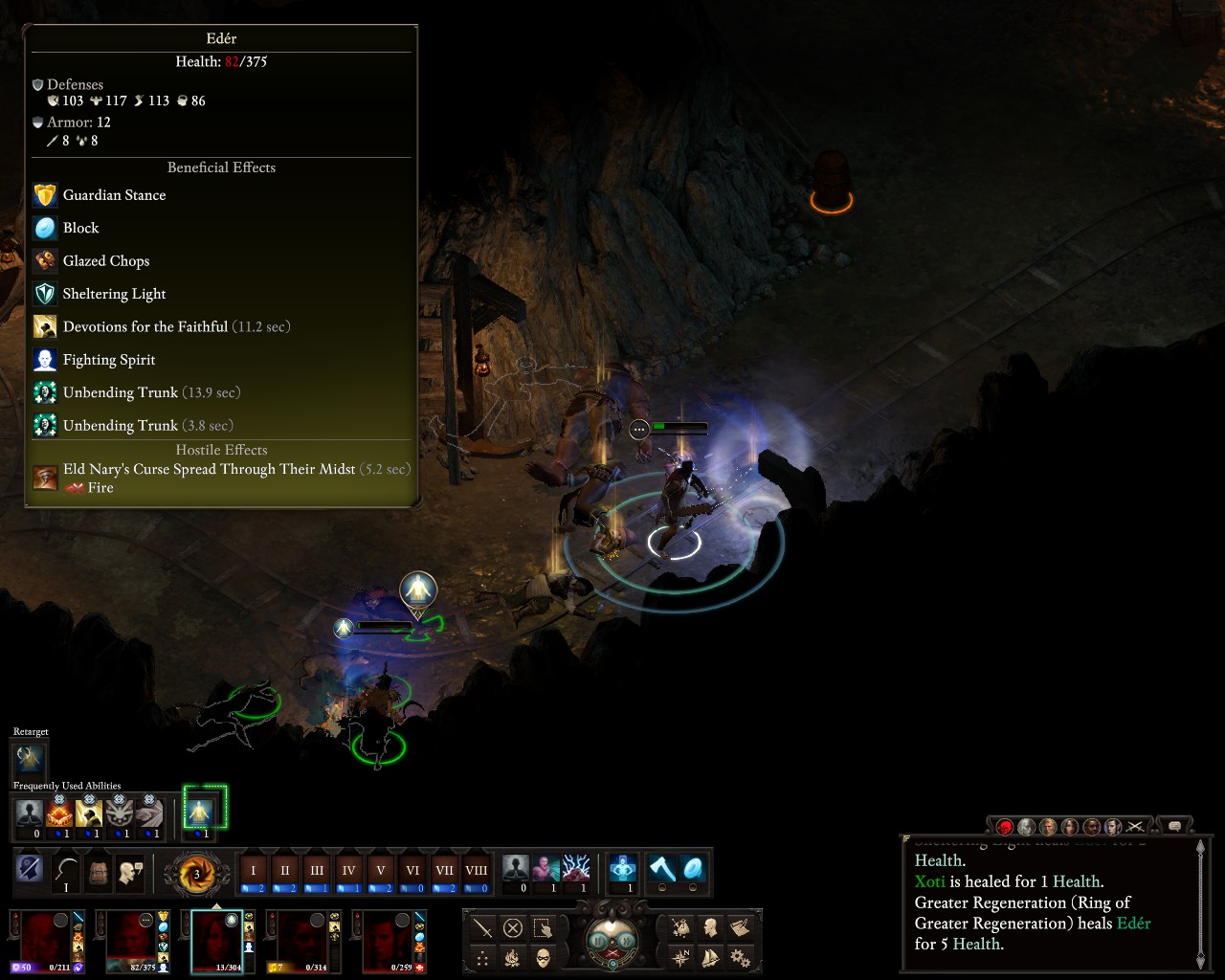1225x980 pixels.
Task: Open spell level IV in the spell bar
Action: [348, 872]
